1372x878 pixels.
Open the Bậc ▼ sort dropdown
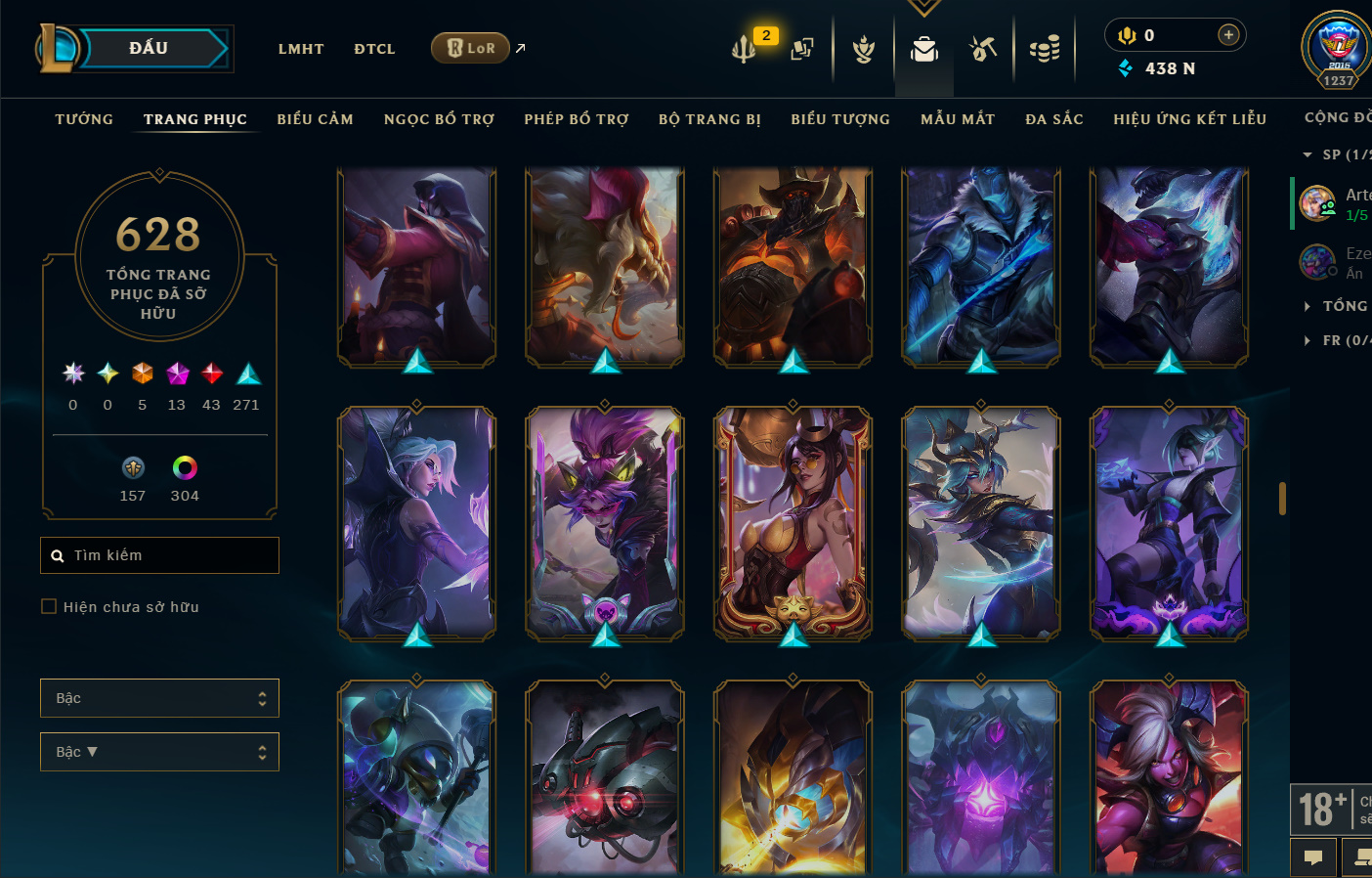coord(159,752)
